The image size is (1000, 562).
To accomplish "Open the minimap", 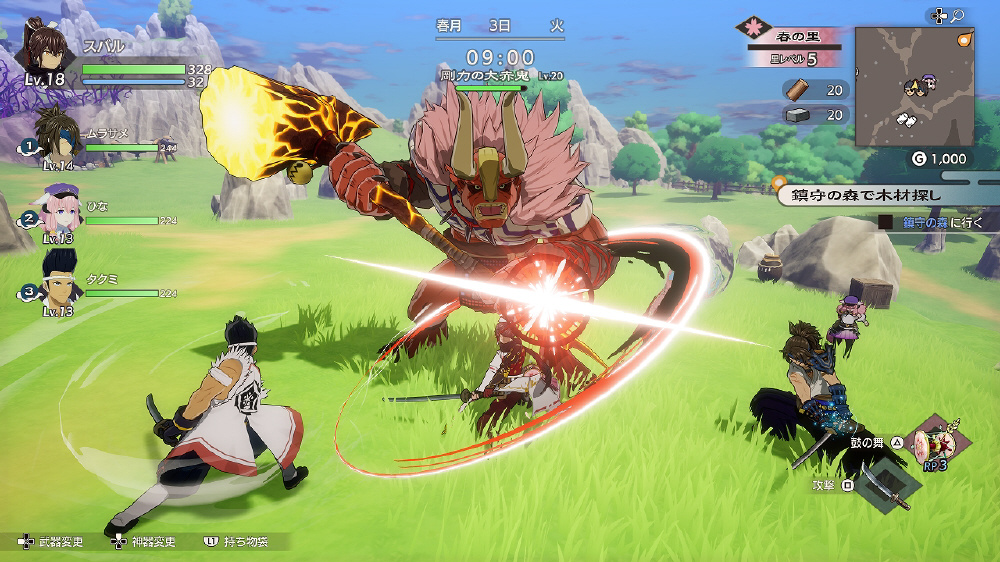I will pos(914,86).
